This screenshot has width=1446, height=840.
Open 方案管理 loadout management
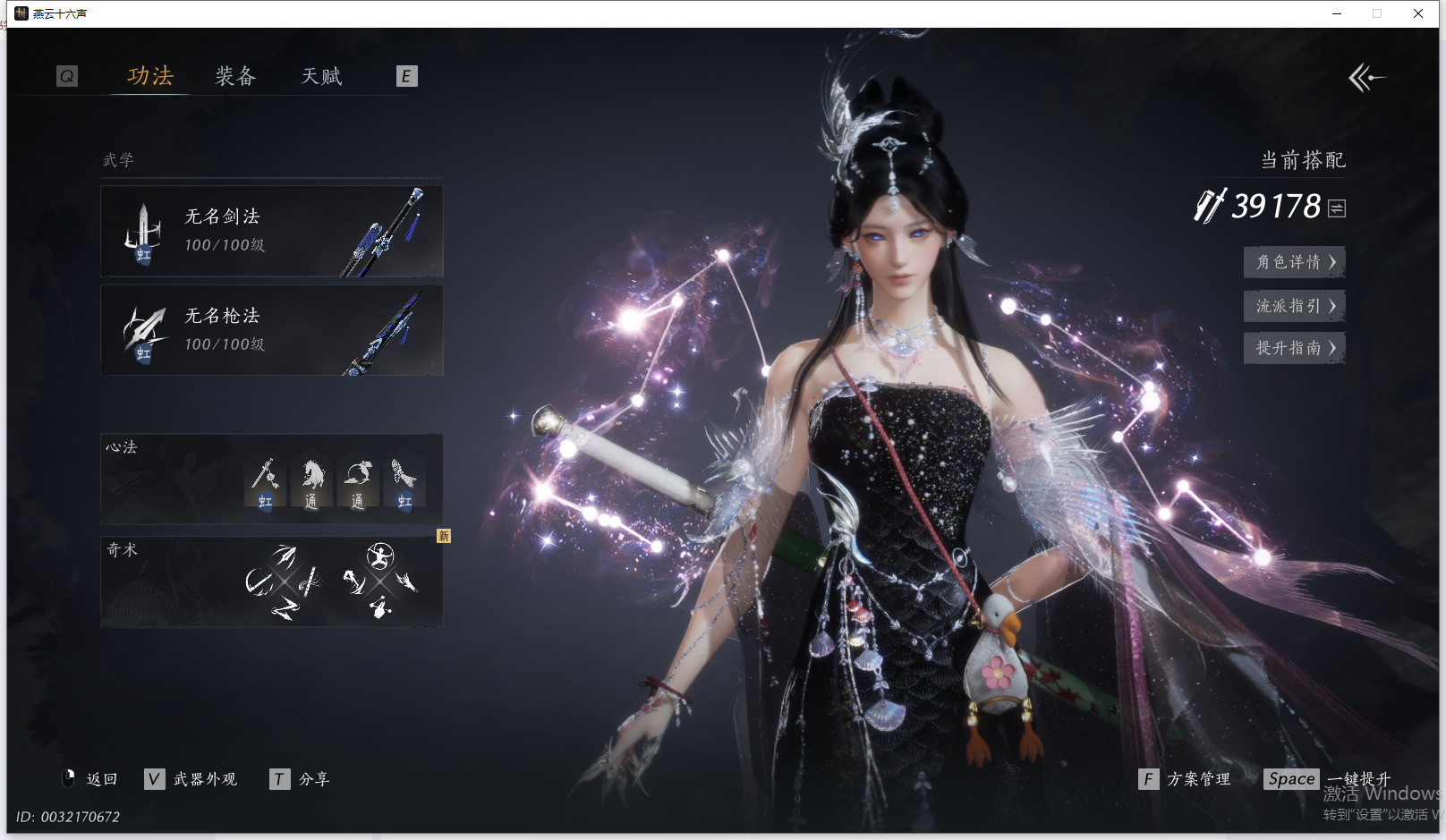pyautogui.click(x=1186, y=779)
